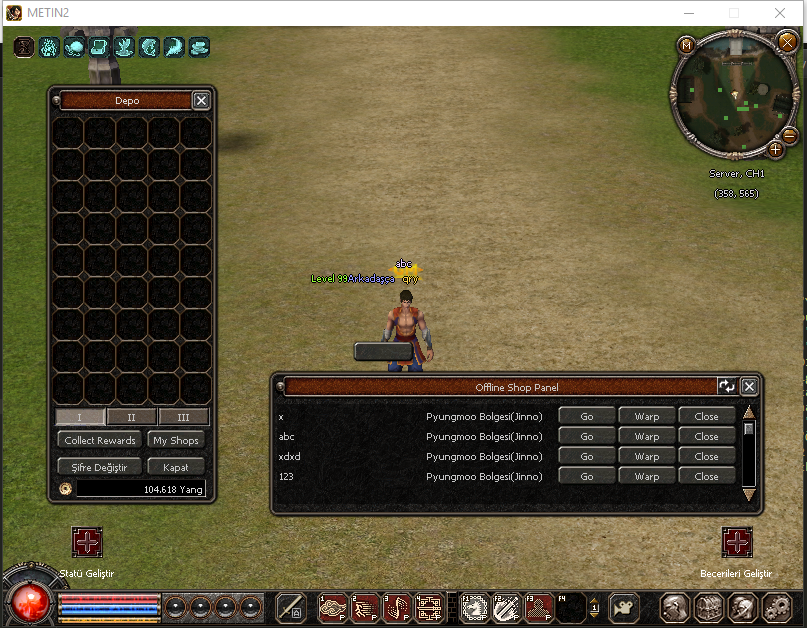The height and width of the screenshot is (628, 807).
Task: Click Go for the shop named x
Action: [587, 416]
